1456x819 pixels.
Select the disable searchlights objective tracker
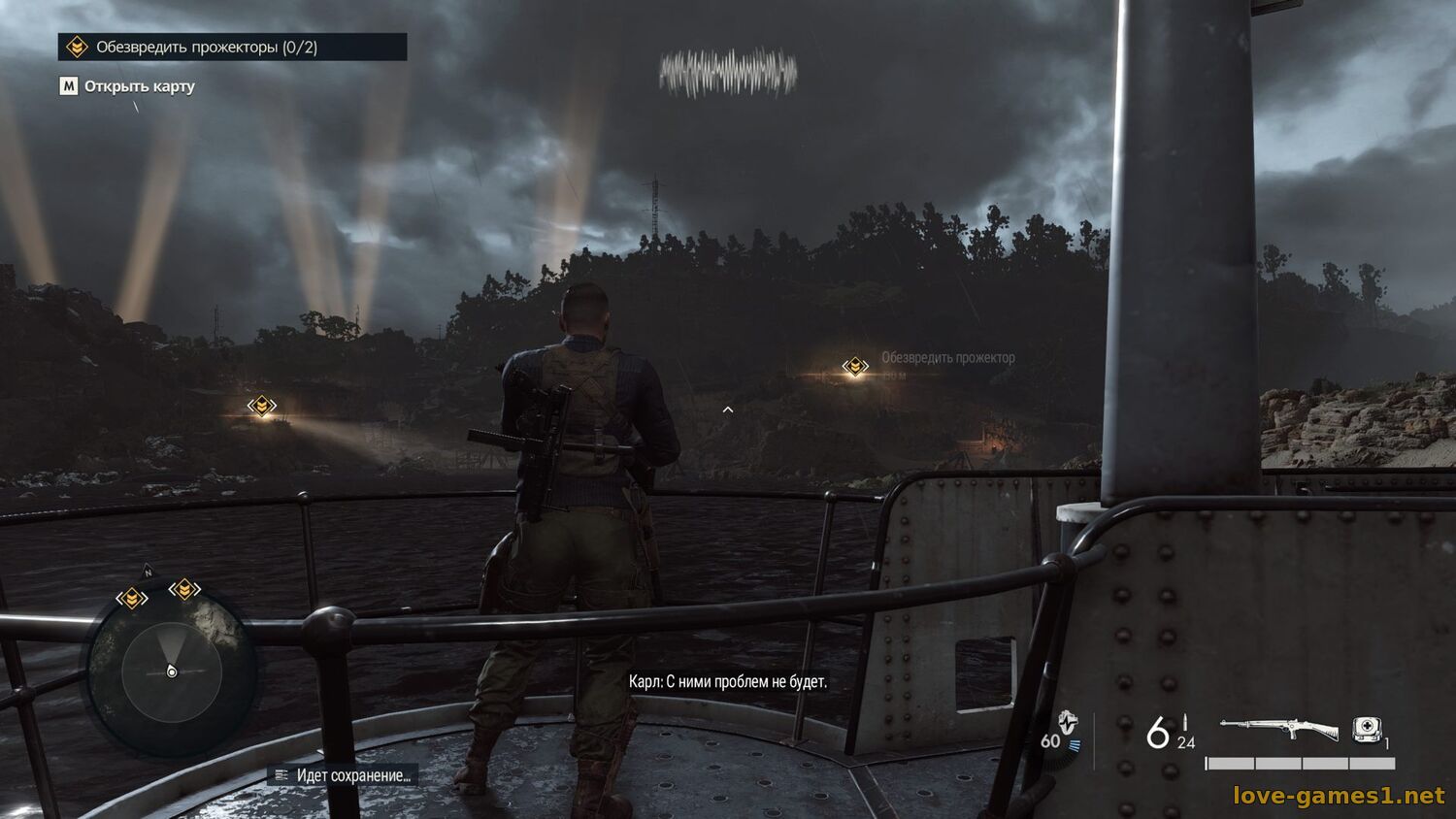232,47
